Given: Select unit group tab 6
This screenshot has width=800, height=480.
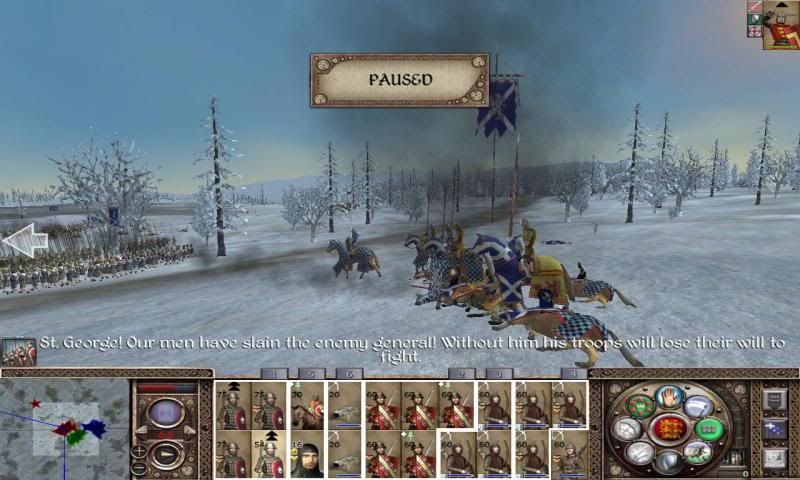Looking at the screenshot, I should [349, 374].
